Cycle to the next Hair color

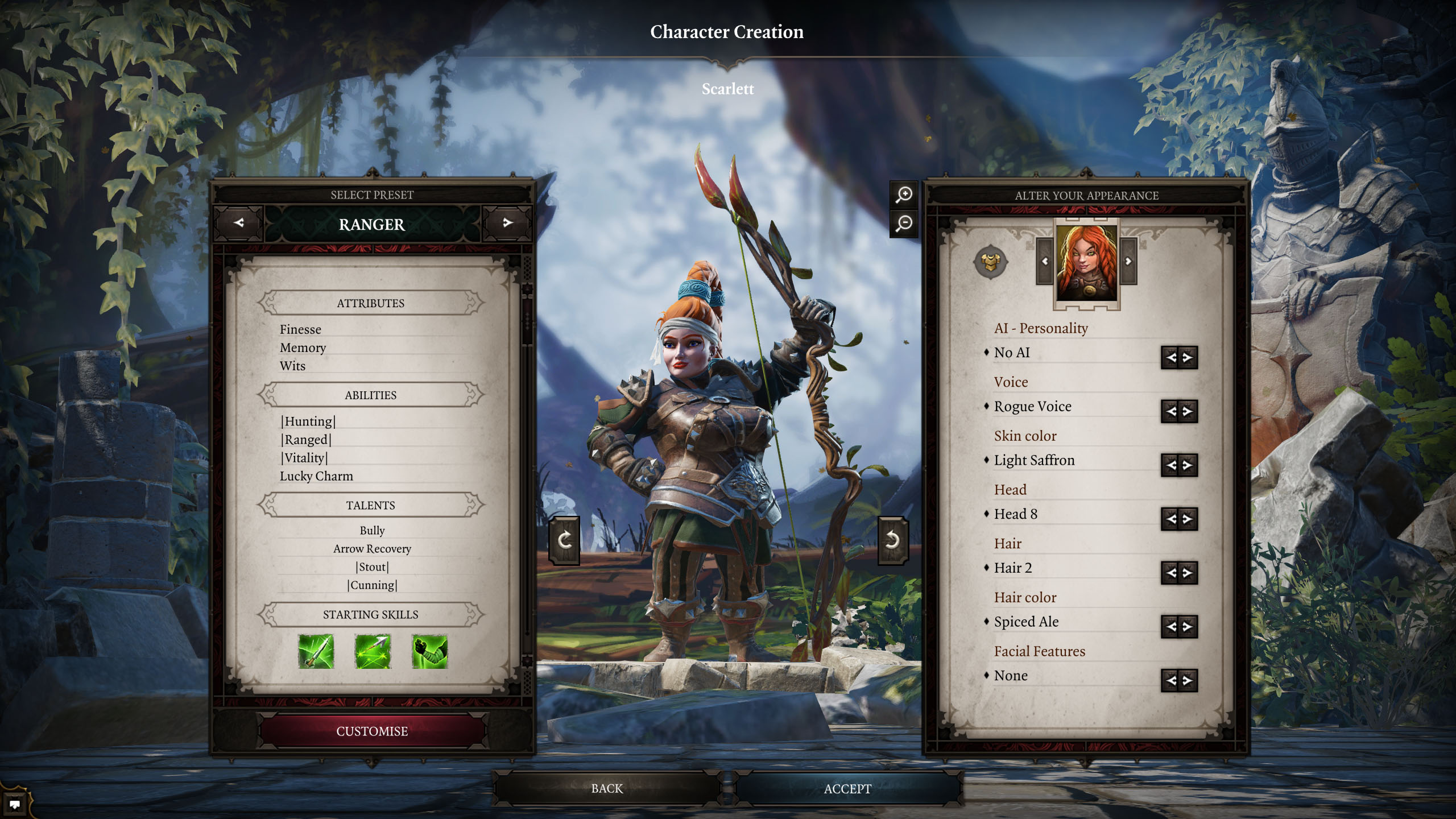[x=1188, y=626]
